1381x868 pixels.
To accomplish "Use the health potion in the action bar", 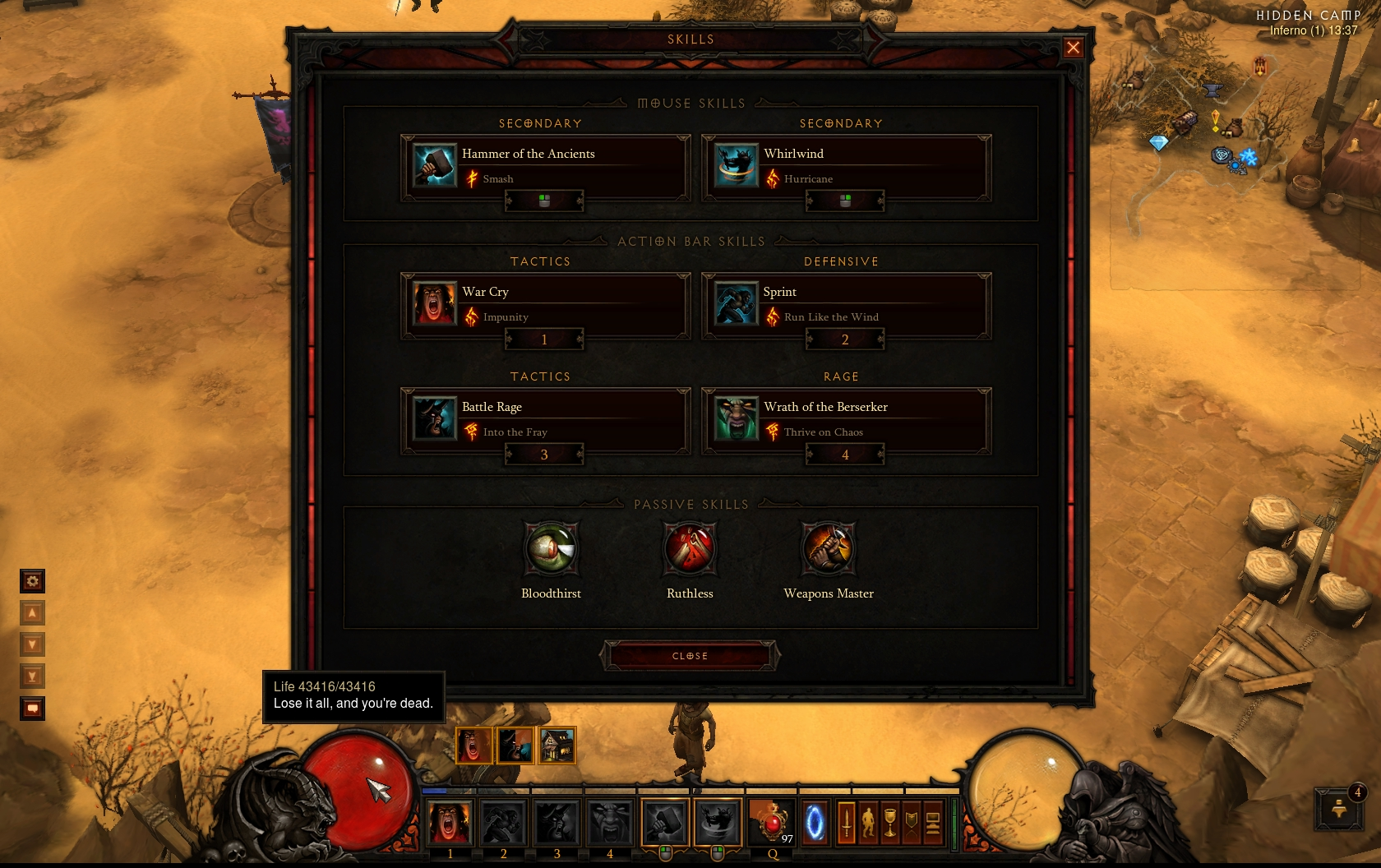I will point(773,822).
